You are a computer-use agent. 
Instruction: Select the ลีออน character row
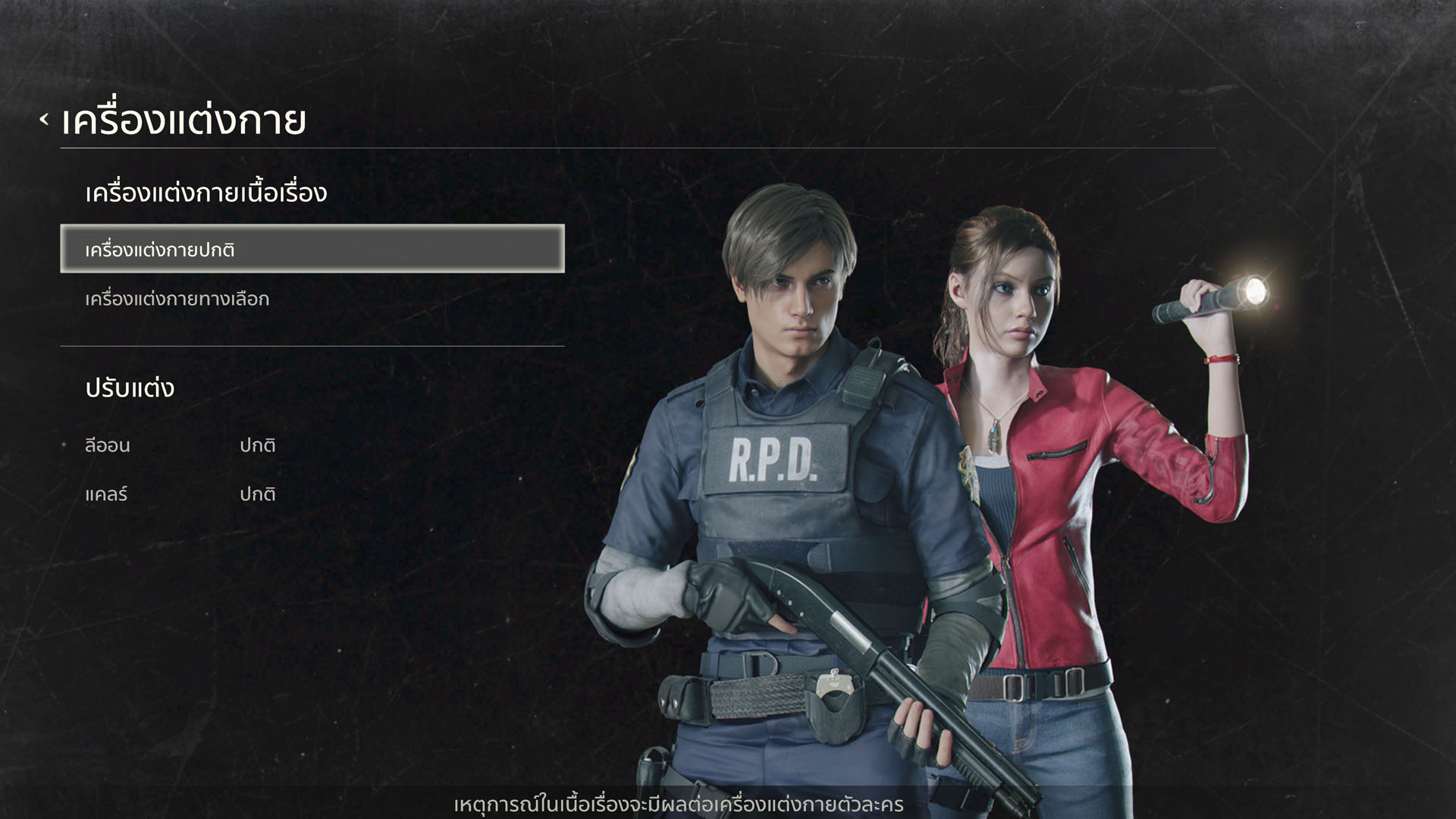(107, 446)
